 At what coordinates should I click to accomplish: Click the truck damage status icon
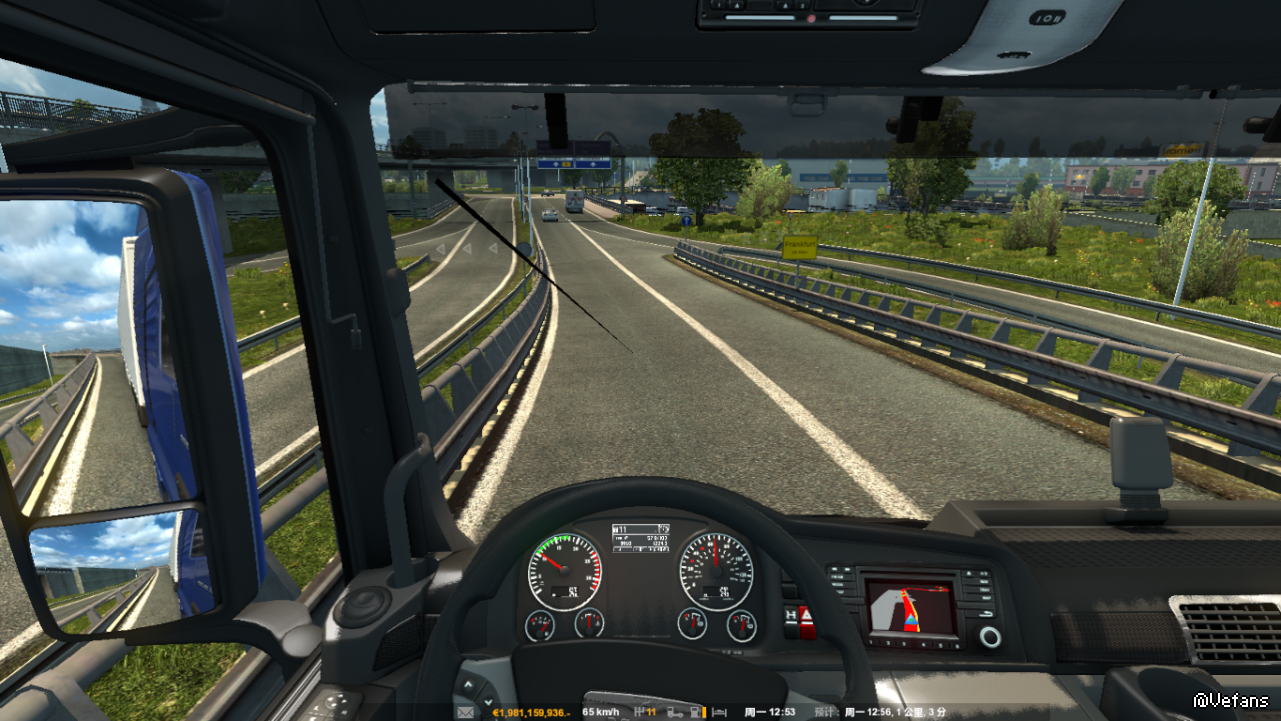pyautogui.click(x=675, y=712)
